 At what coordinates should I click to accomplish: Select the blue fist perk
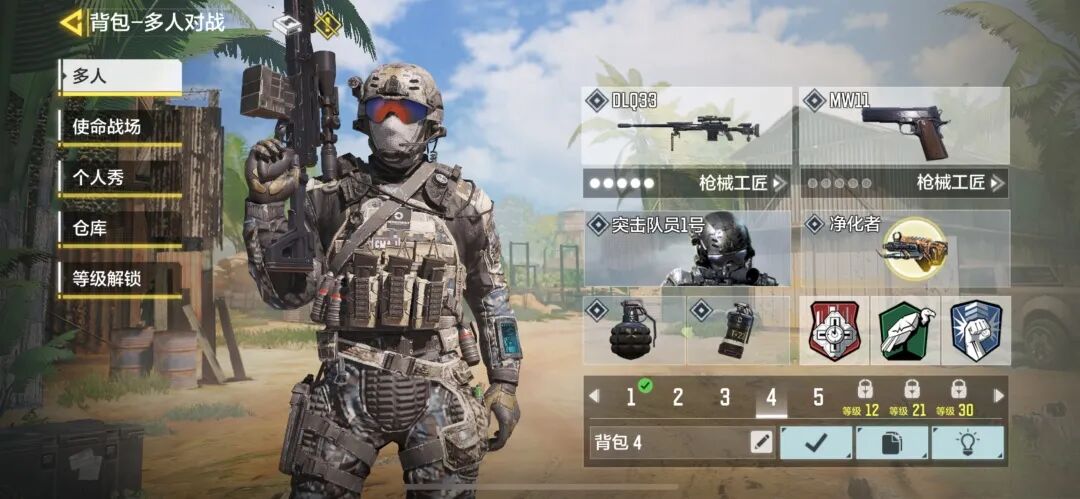(975, 331)
